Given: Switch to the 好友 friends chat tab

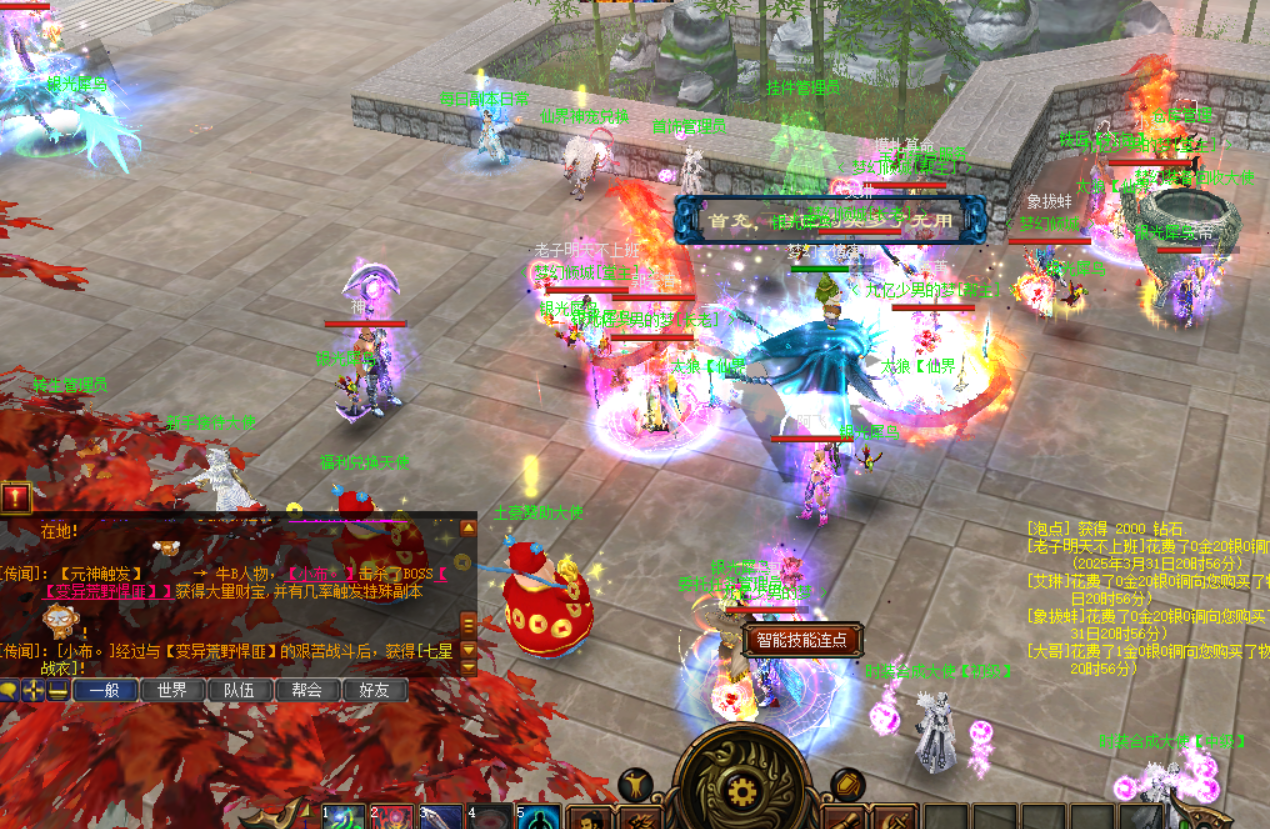Looking at the screenshot, I should [x=374, y=690].
